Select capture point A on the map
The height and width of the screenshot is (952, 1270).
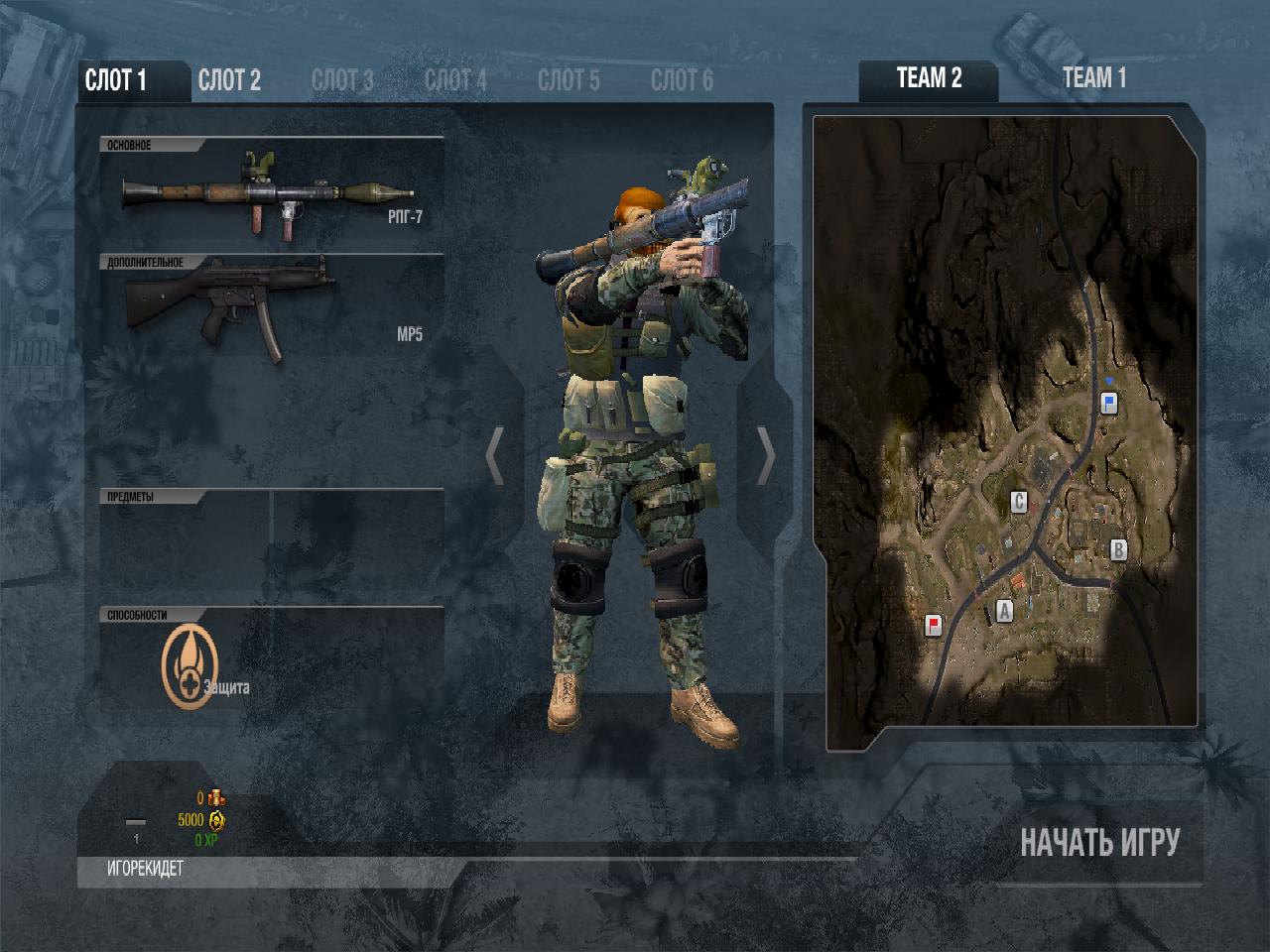[x=1004, y=611]
